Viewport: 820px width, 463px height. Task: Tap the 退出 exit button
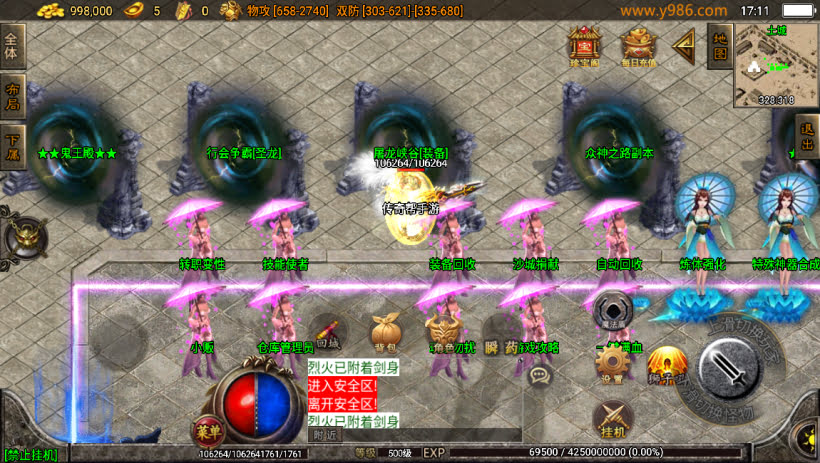coord(807,137)
